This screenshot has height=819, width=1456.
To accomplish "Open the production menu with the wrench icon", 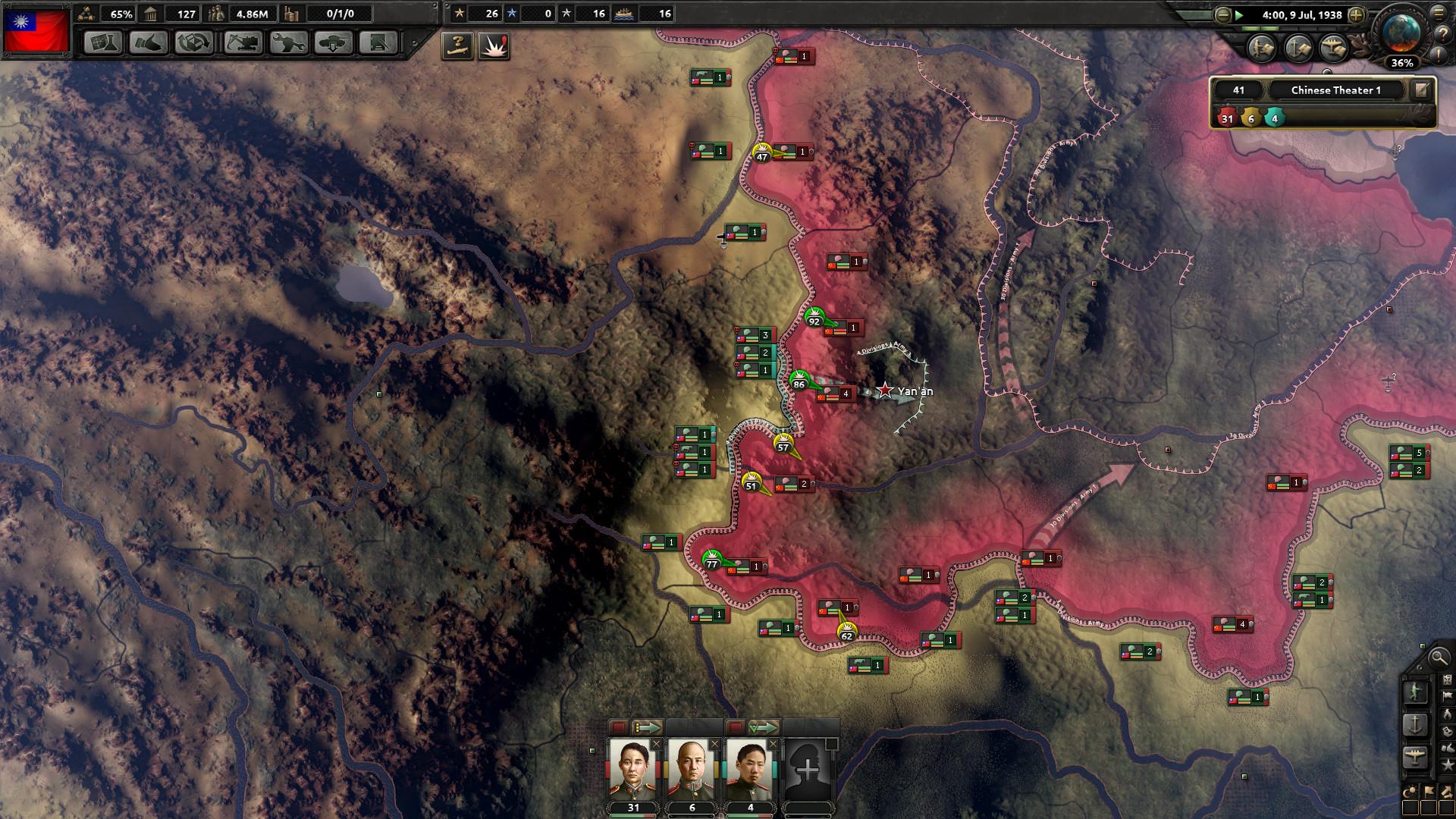I will [x=289, y=42].
